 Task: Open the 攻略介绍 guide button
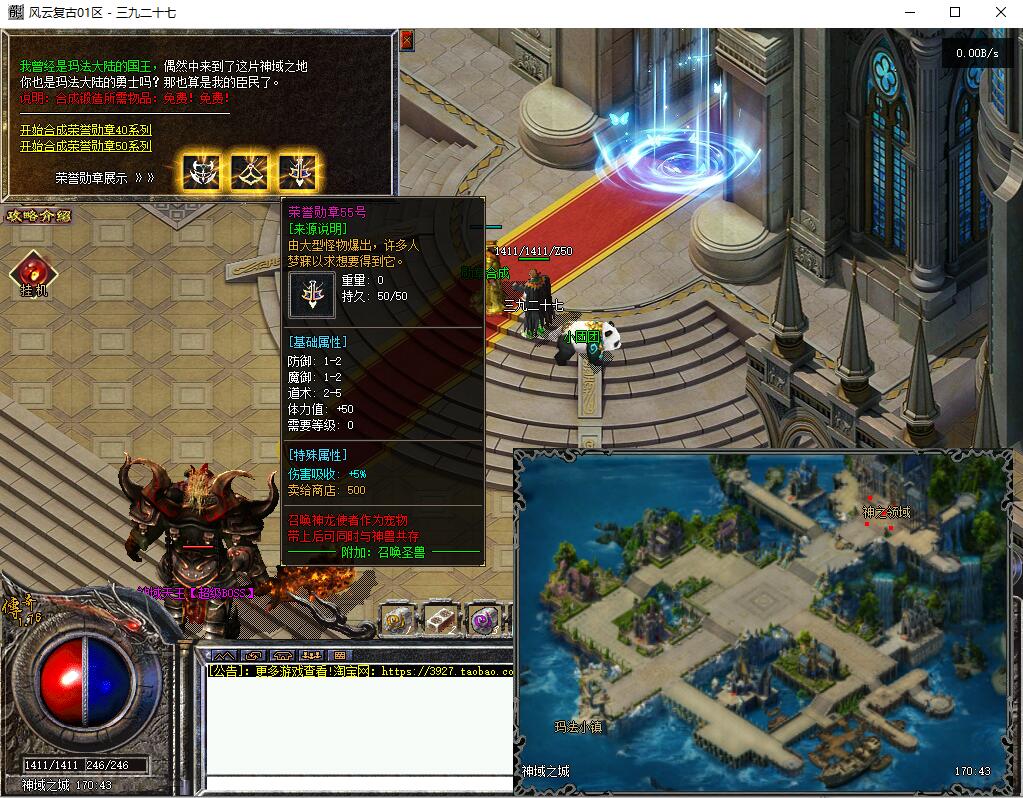(x=39, y=215)
